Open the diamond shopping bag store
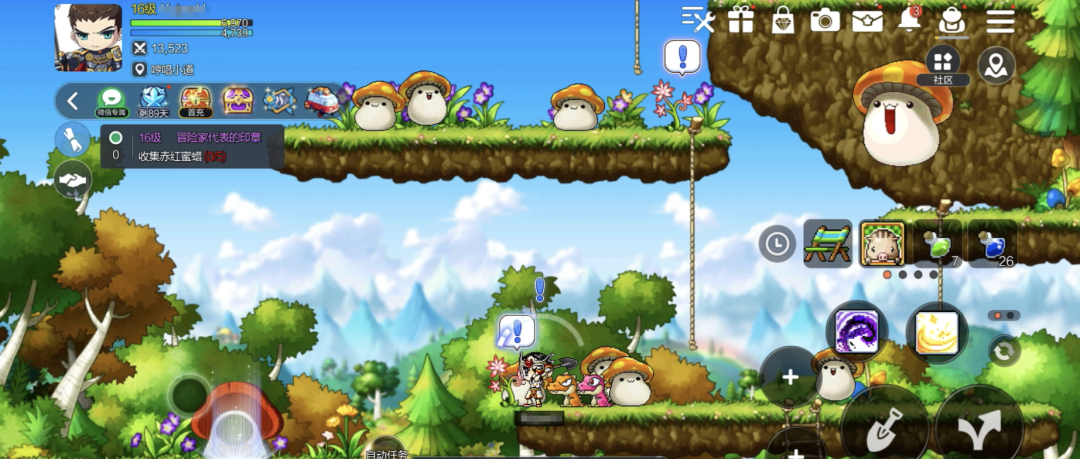 click(x=783, y=20)
